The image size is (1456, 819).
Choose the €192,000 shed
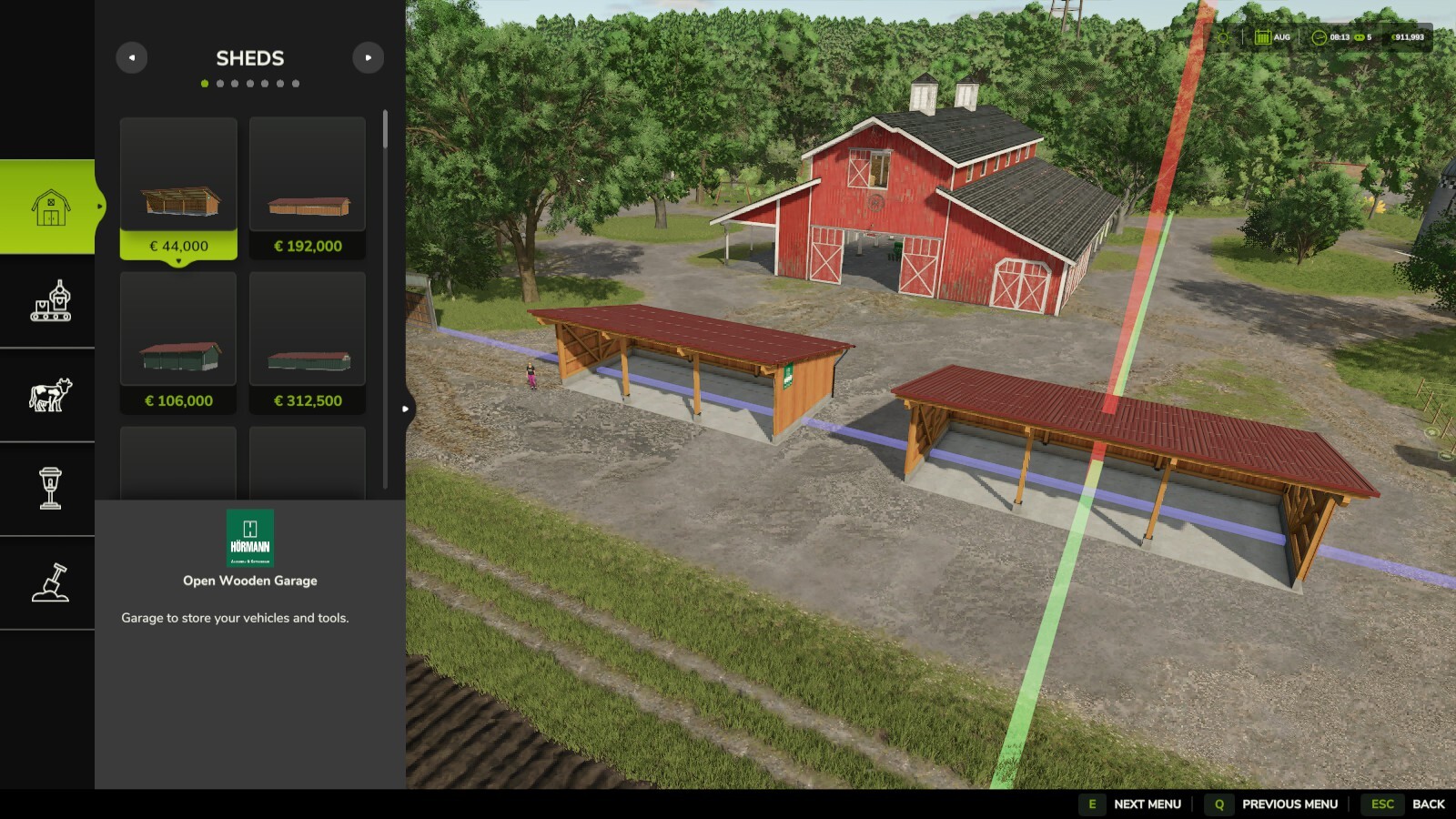308,187
